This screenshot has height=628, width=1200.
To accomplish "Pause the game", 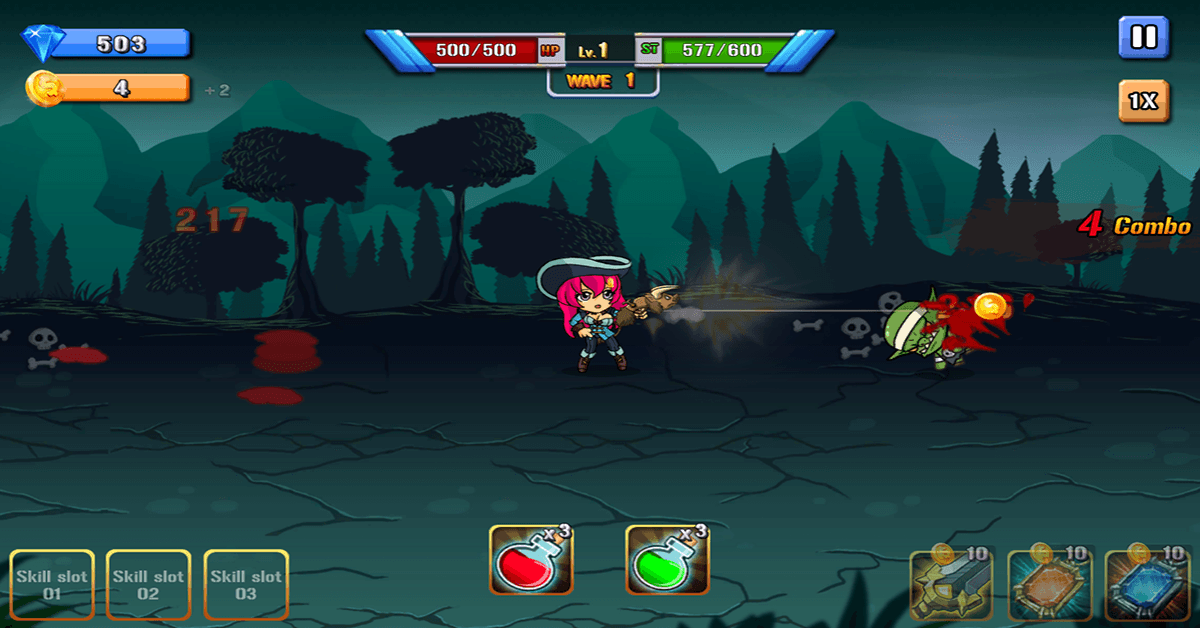I will click(x=1143, y=38).
